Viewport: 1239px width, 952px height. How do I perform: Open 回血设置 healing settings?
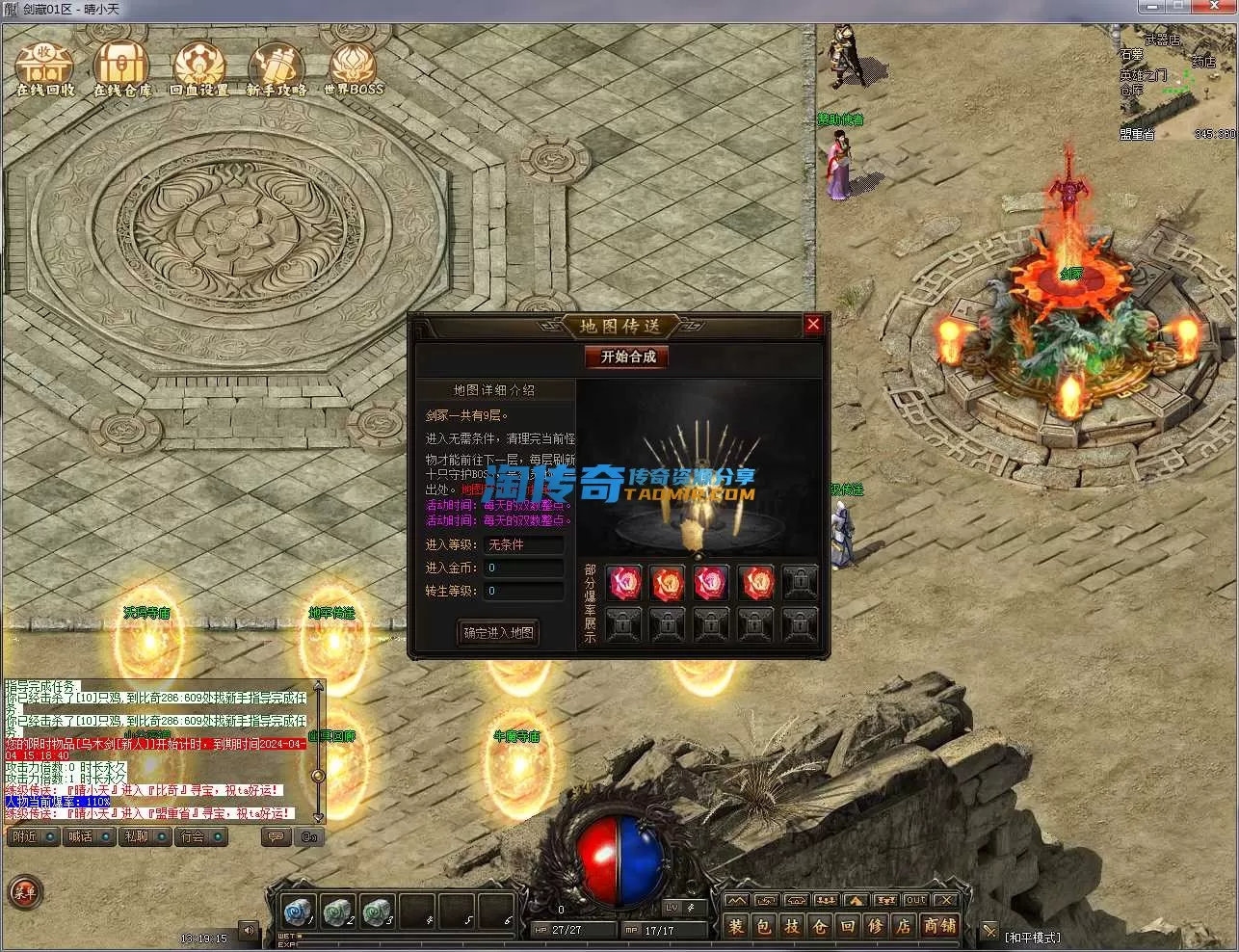coord(198,68)
